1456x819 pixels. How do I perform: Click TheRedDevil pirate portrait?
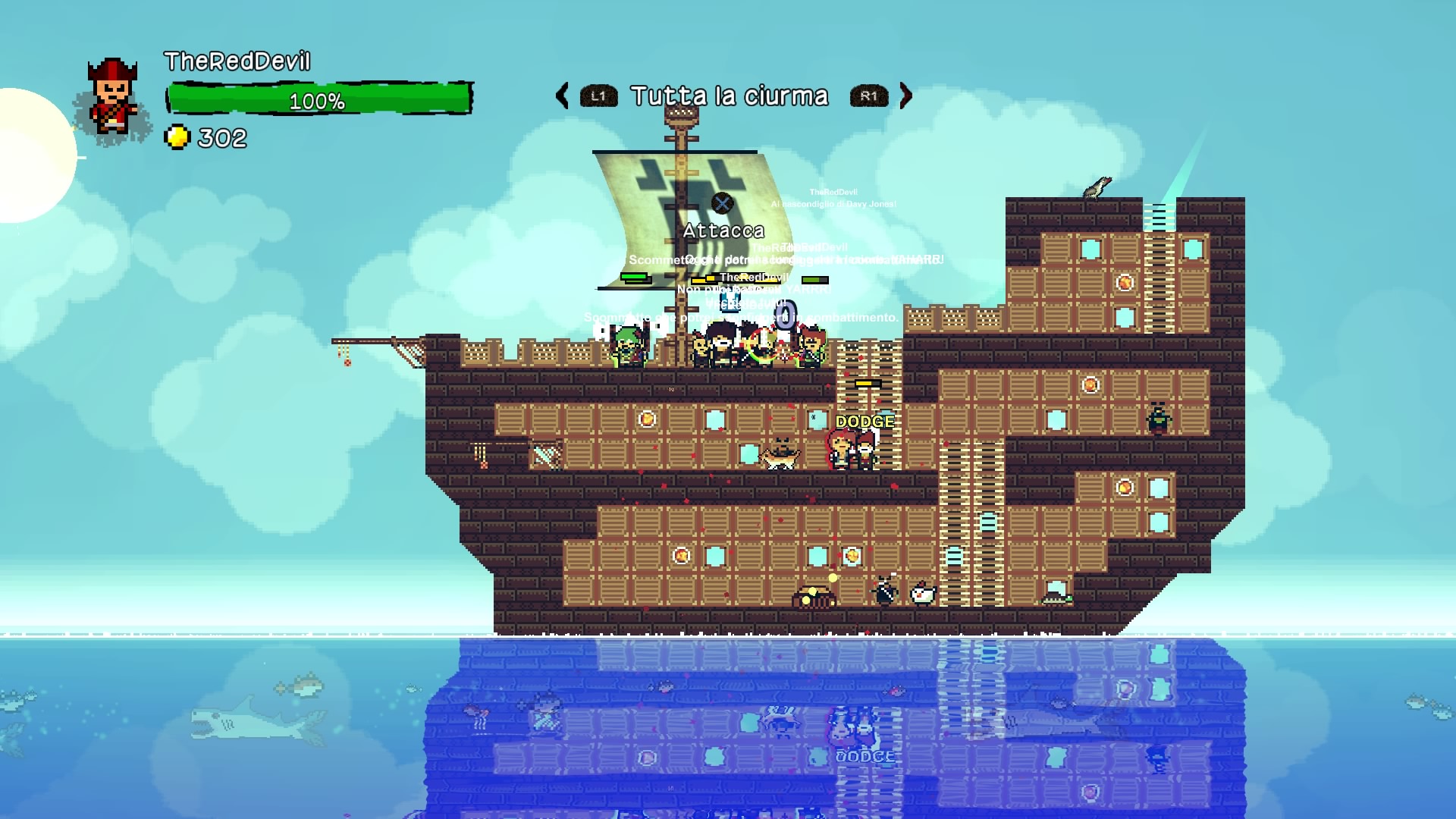pyautogui.click(x=113, y=99)
